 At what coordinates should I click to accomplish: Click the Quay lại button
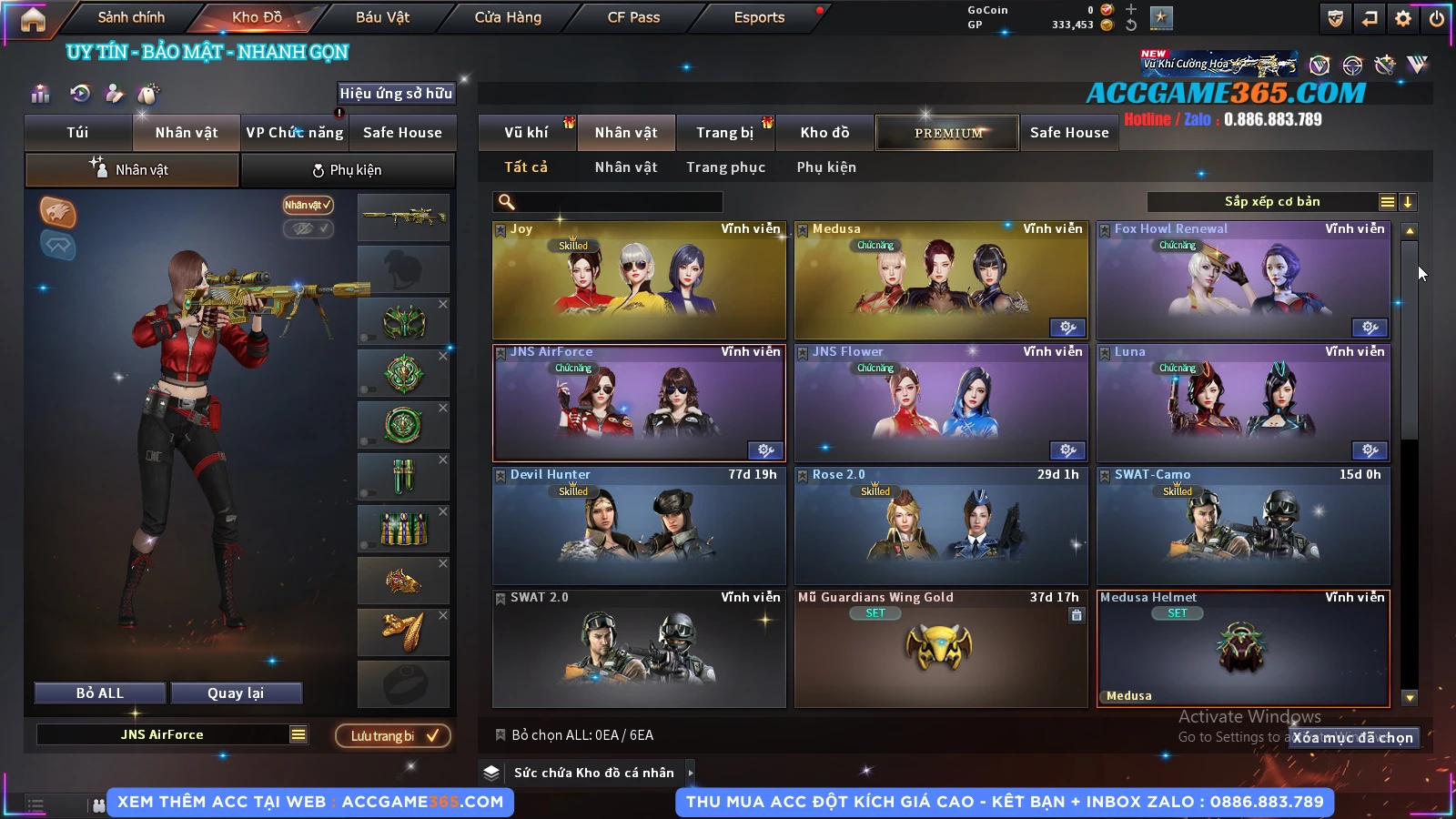(x=236, y=693)
